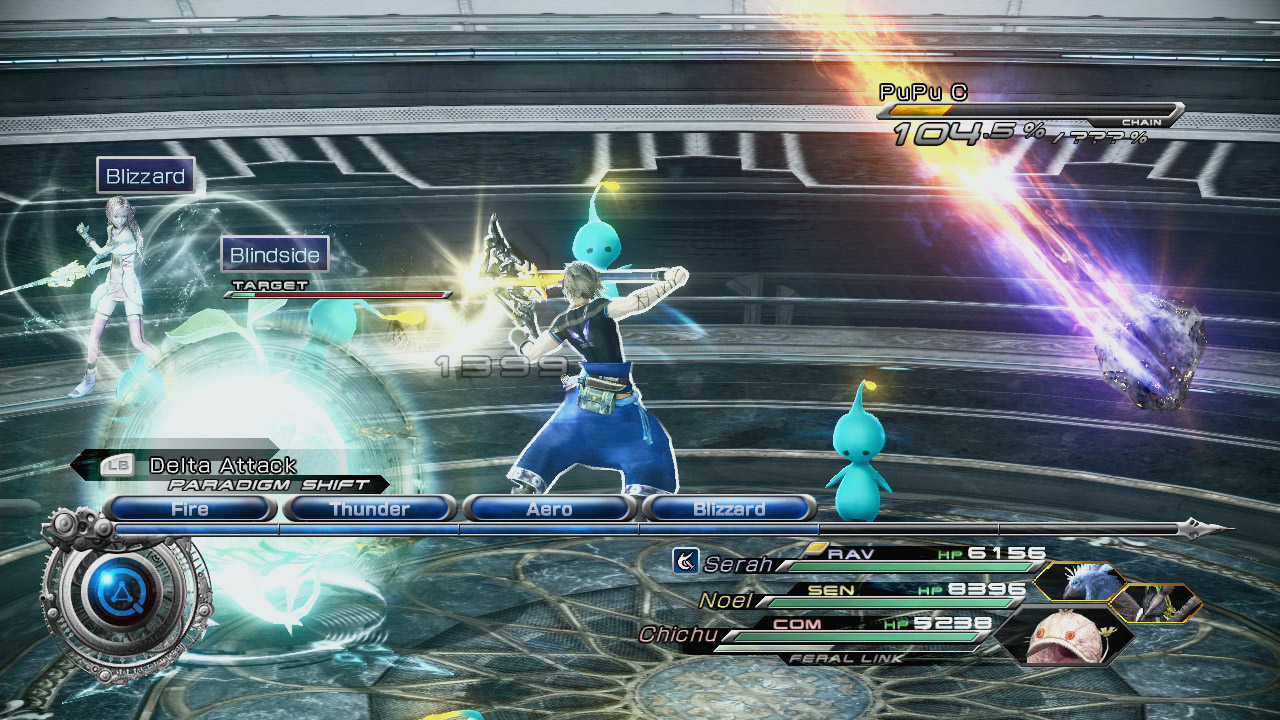Open the Delta Attack paradigm shift
Screen dimensions: 1280x720
pyautogui.click(x=222, y=465)
